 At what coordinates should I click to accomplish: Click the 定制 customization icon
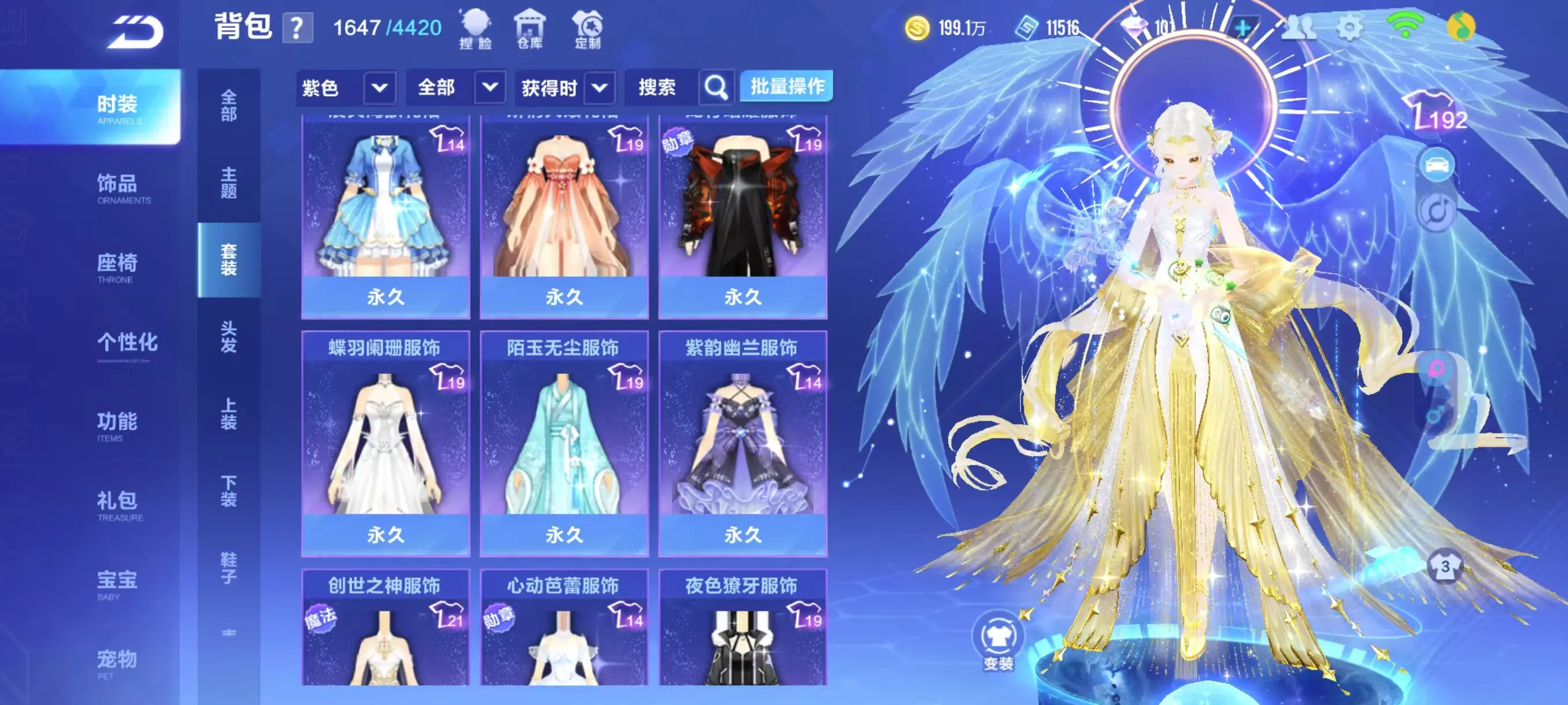tap(586, 27)
